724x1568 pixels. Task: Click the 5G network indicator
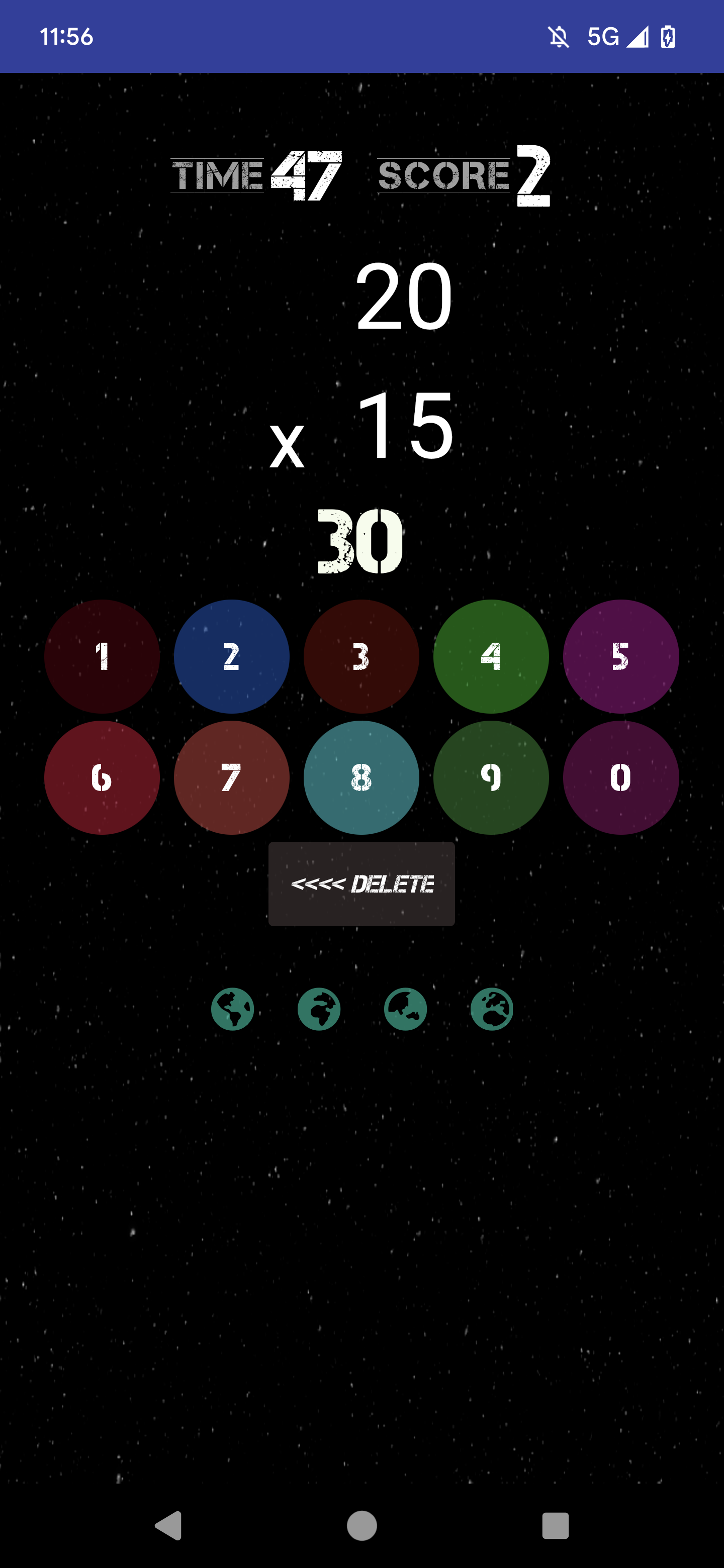(603, 38)
